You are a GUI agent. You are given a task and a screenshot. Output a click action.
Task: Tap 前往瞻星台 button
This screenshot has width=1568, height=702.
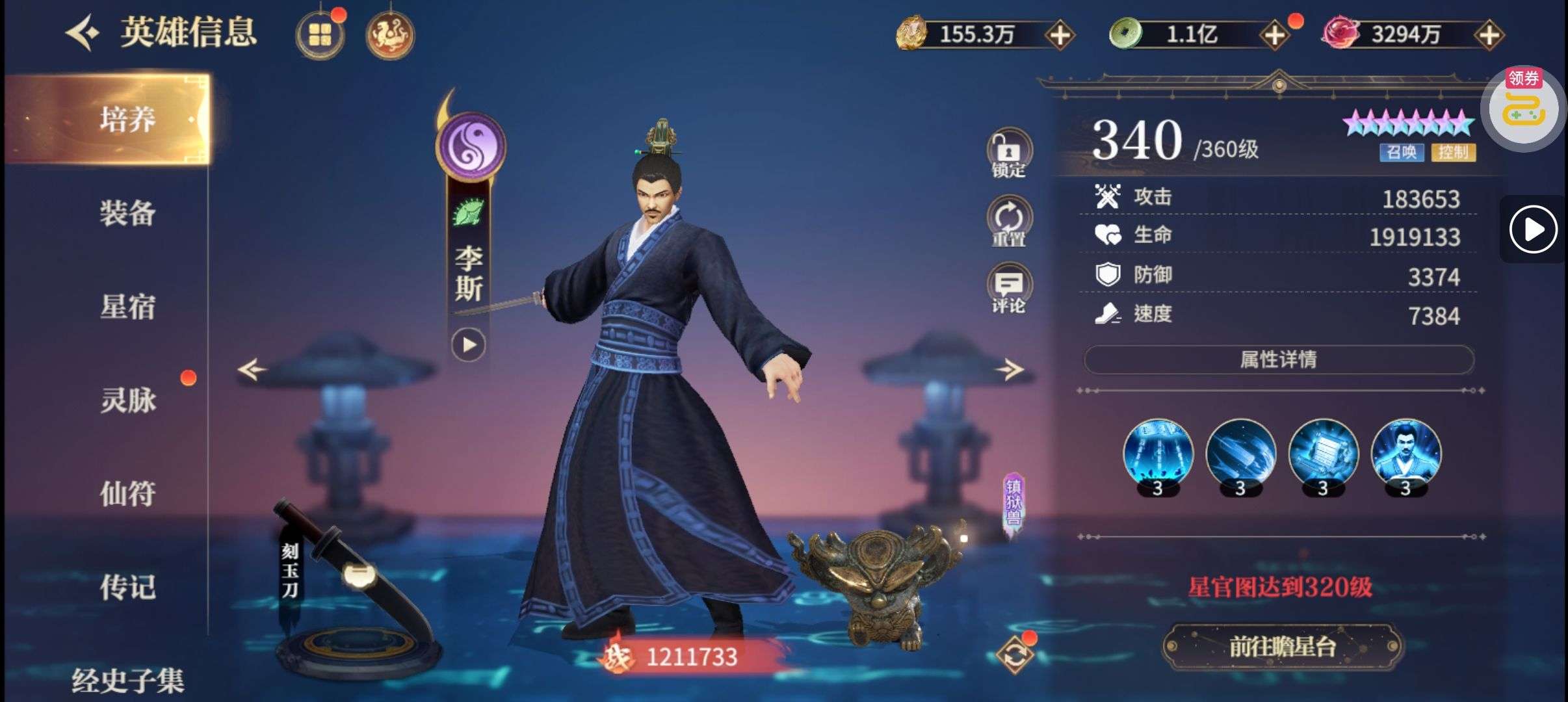click(1281, 647)
